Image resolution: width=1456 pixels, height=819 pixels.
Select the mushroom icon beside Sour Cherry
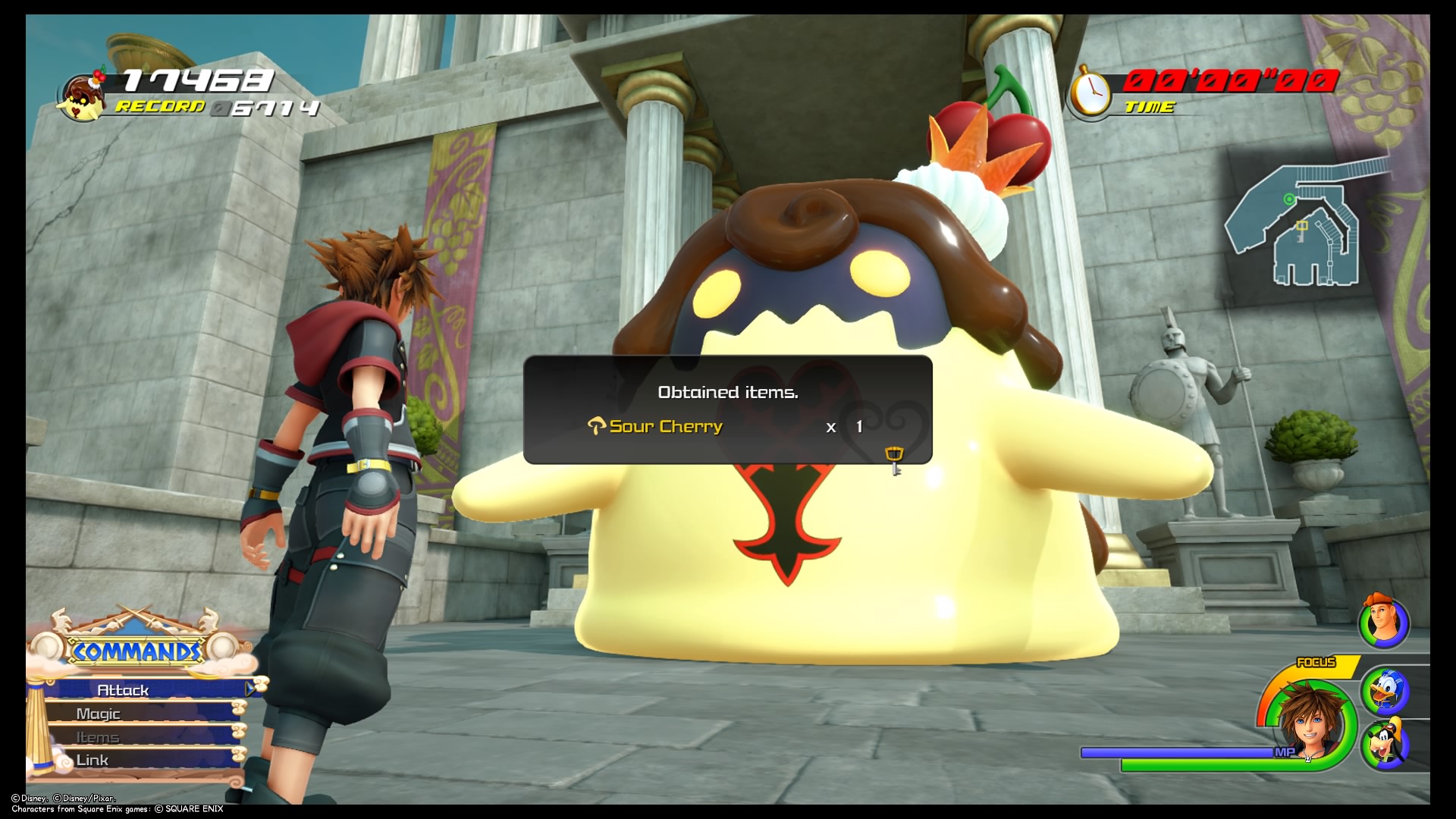tap(598, 426)
